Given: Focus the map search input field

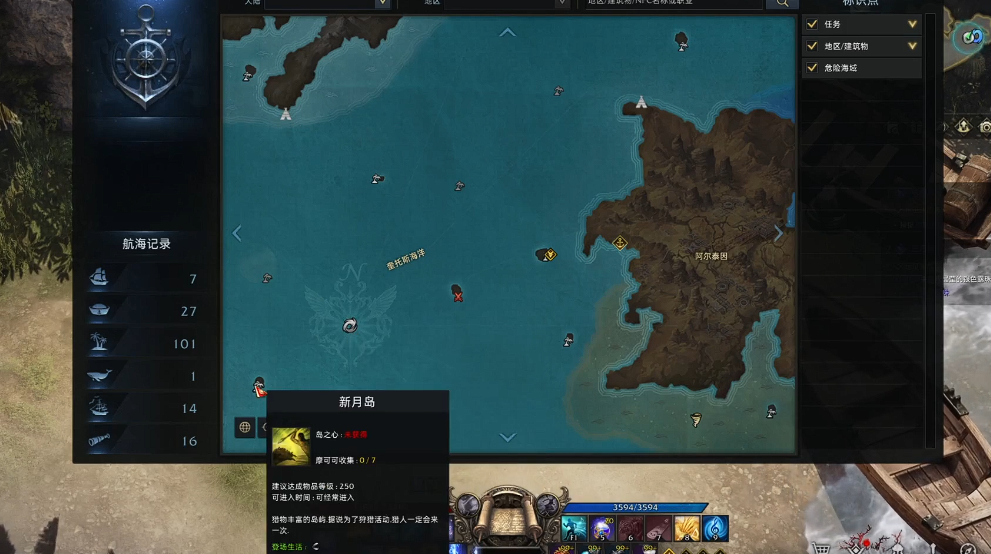Looking at the screenshot, I should 670,3.
